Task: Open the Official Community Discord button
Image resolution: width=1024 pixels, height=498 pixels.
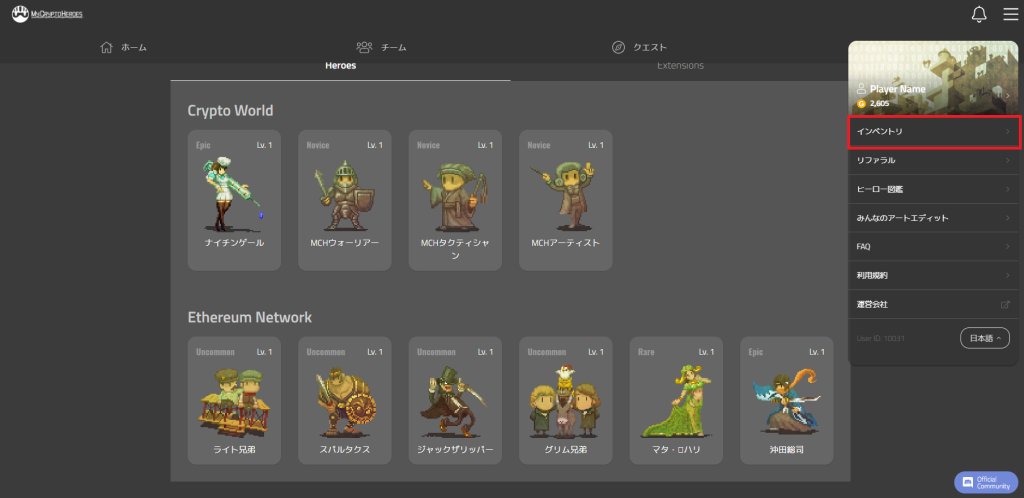Action: click(x=986, y=482)
